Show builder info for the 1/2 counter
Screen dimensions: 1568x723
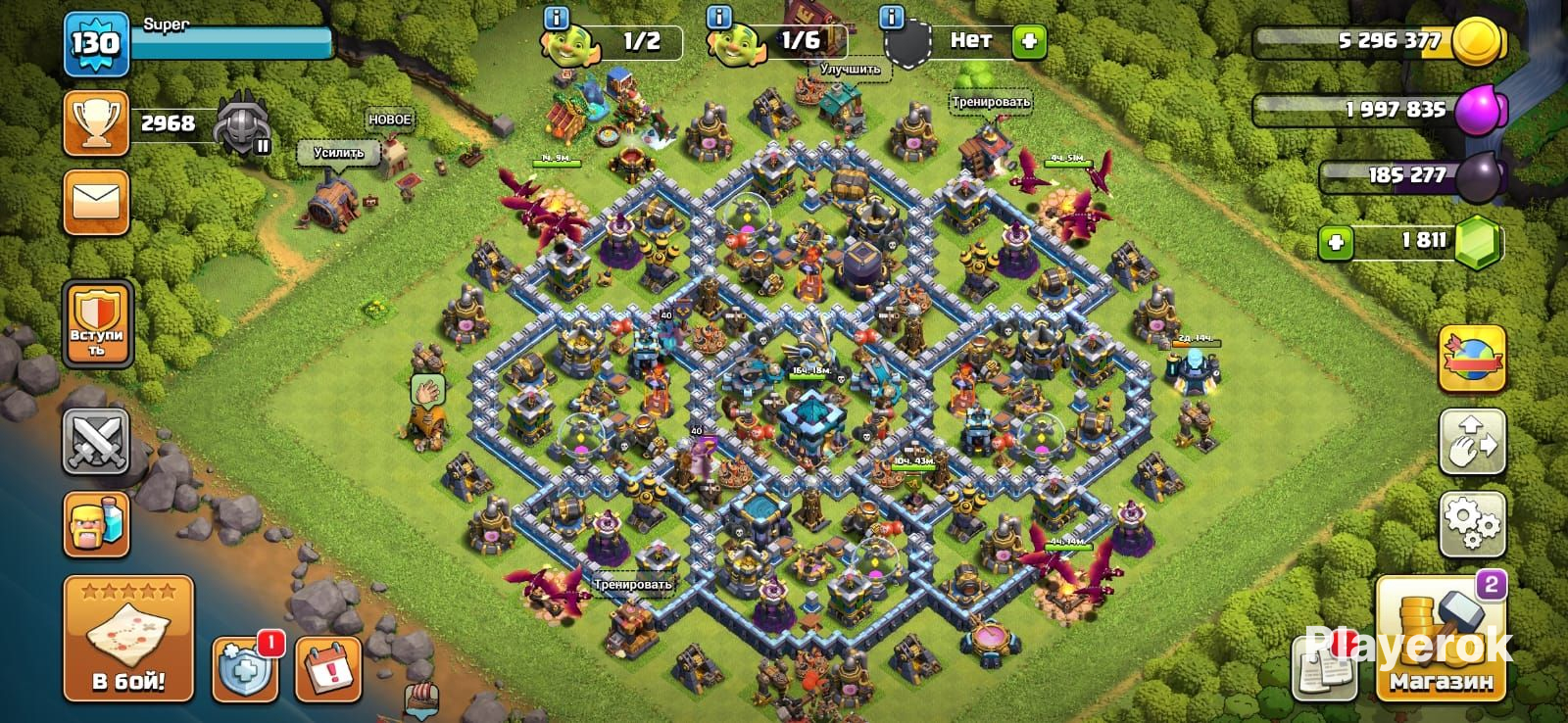tap(556, 18)
